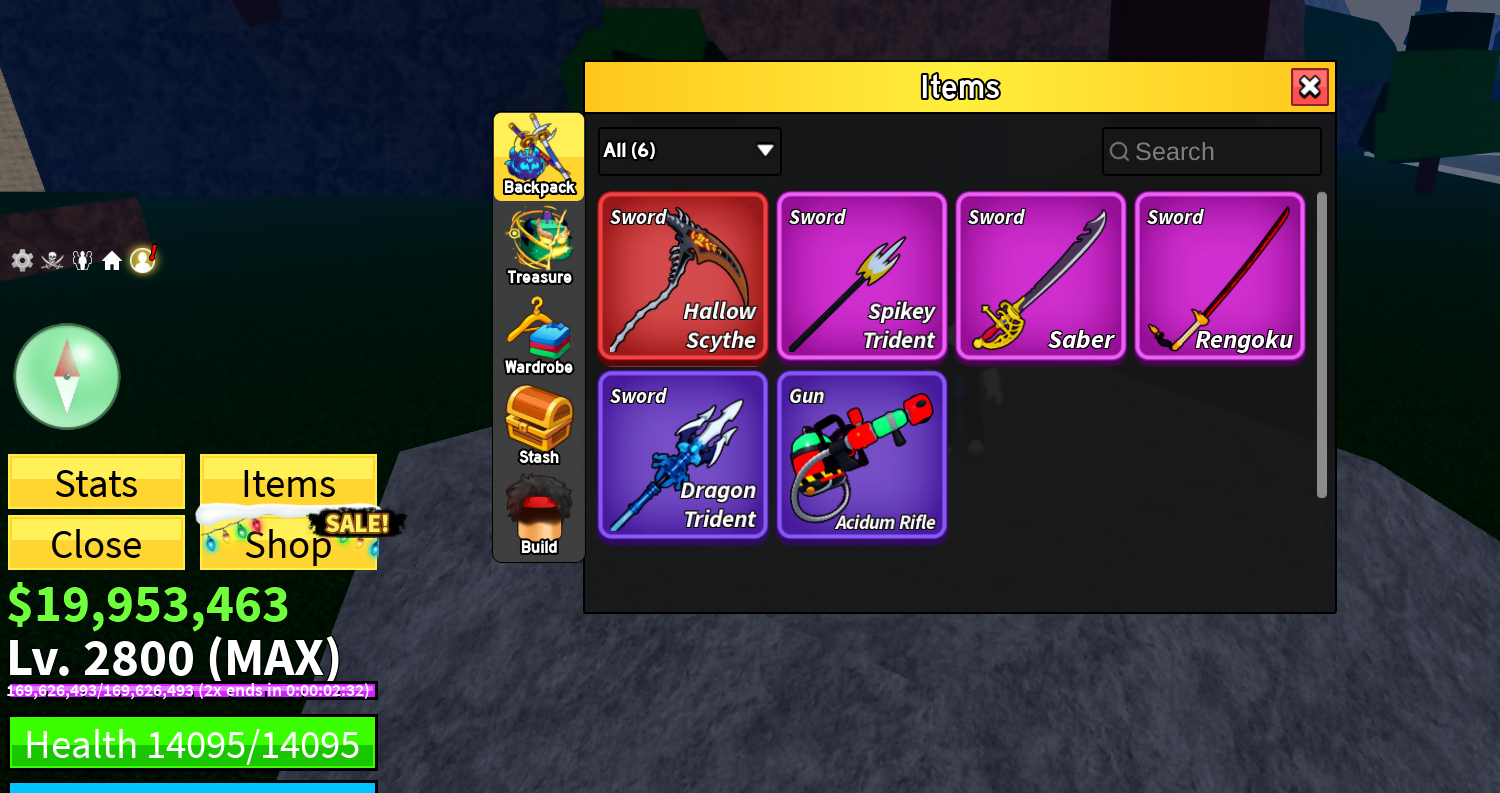The image size is (1500, 793).
Task: Open the home icon
Action: click(x=112, y=259)
